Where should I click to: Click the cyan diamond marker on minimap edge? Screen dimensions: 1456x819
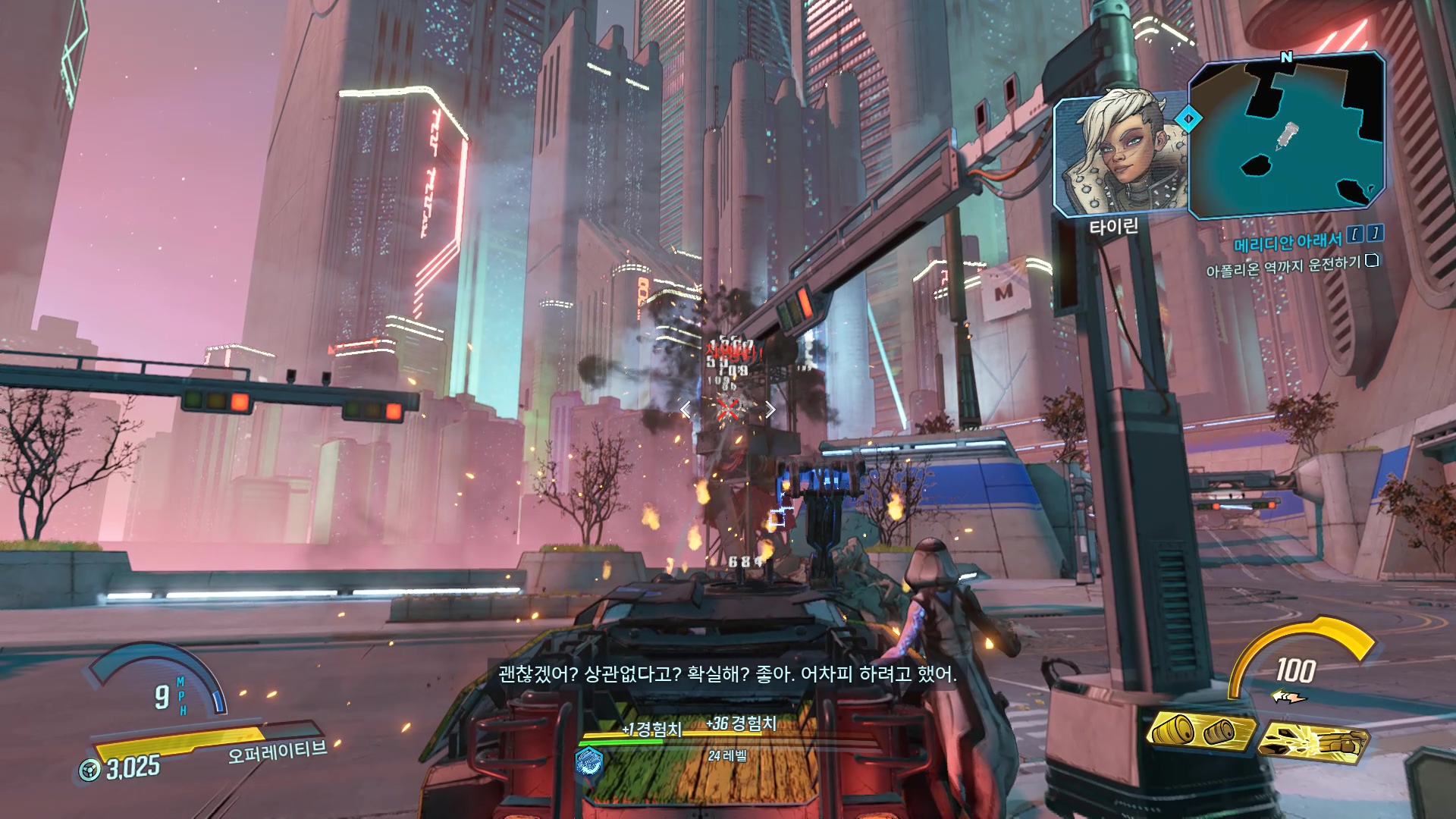[1188, 118]
